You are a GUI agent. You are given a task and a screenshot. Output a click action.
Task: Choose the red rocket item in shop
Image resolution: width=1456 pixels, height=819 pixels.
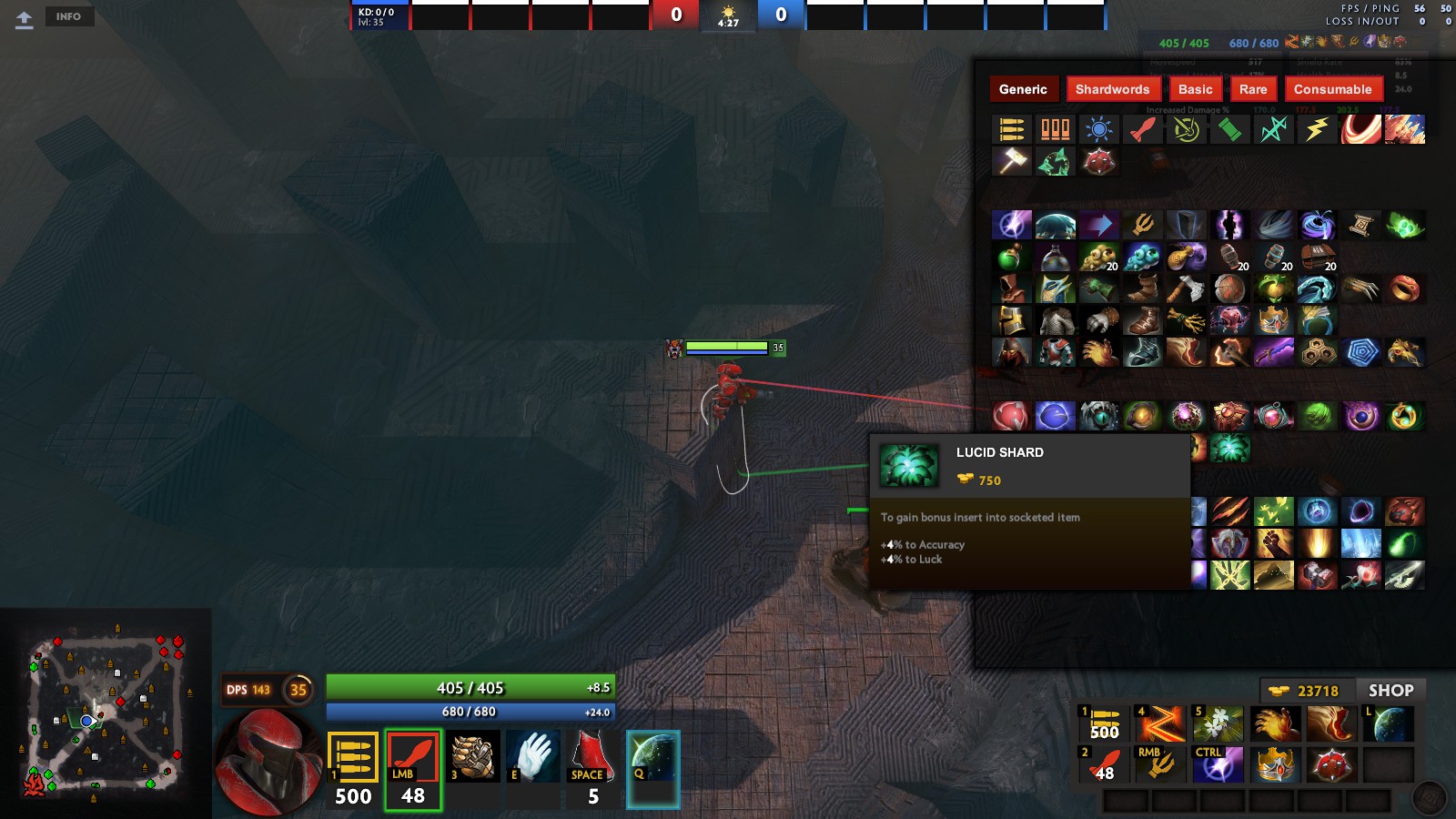pyautogui.click(x=1142, y=130)
